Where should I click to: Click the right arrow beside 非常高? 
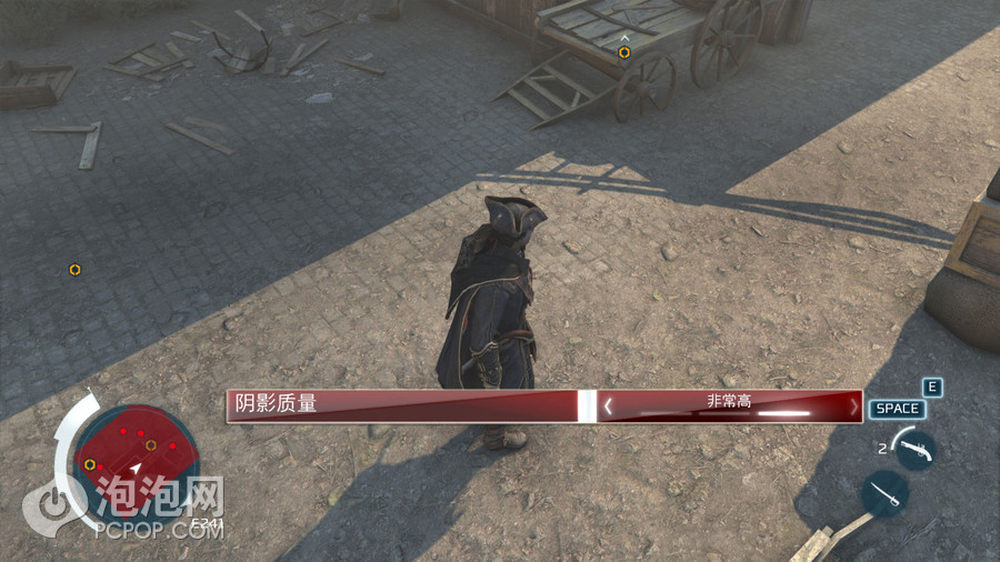853,407
